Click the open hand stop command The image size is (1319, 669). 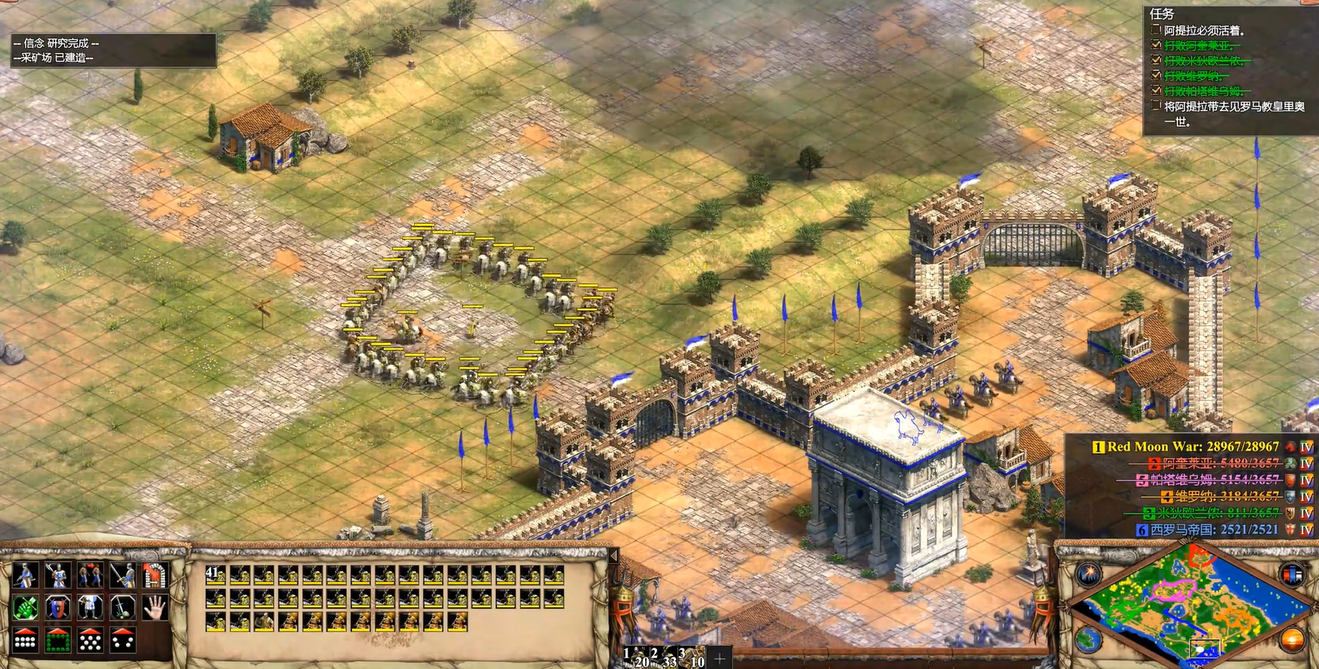pyautogui.click(x=154, y=607)
